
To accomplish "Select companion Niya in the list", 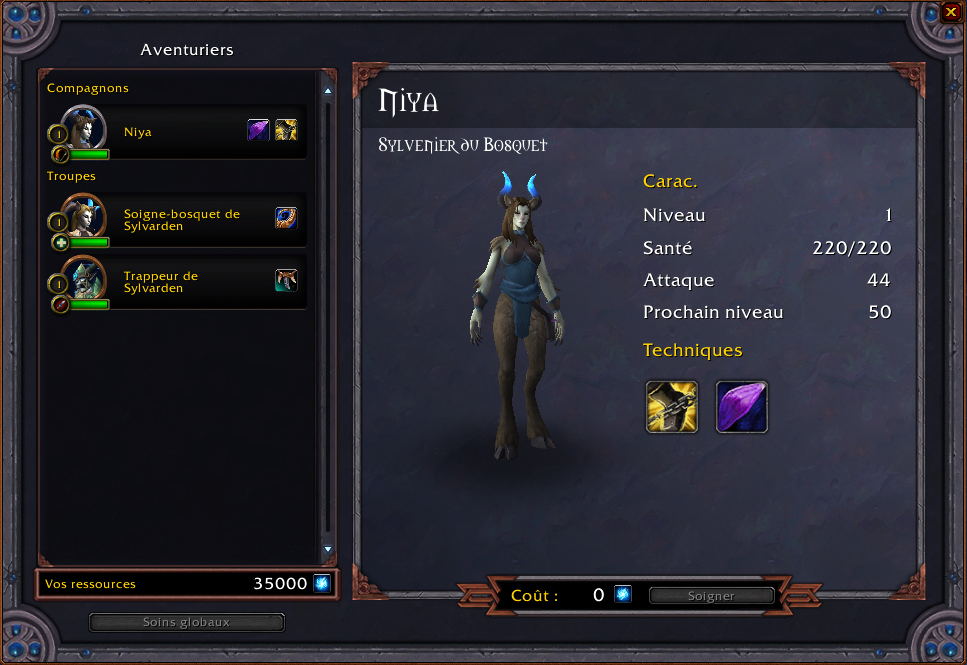I will click(x=175, y=132).
